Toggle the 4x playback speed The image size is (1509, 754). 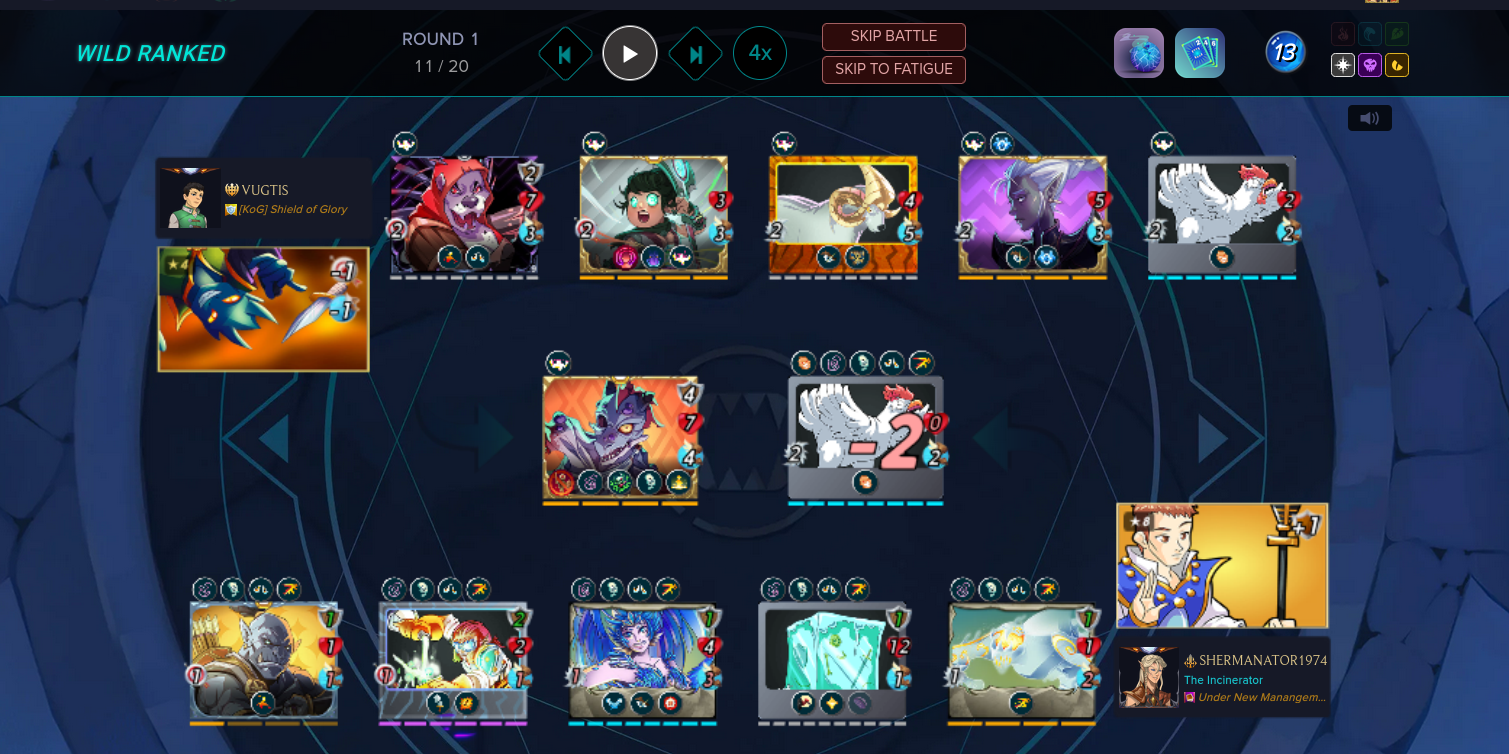[x=760, y=53]
